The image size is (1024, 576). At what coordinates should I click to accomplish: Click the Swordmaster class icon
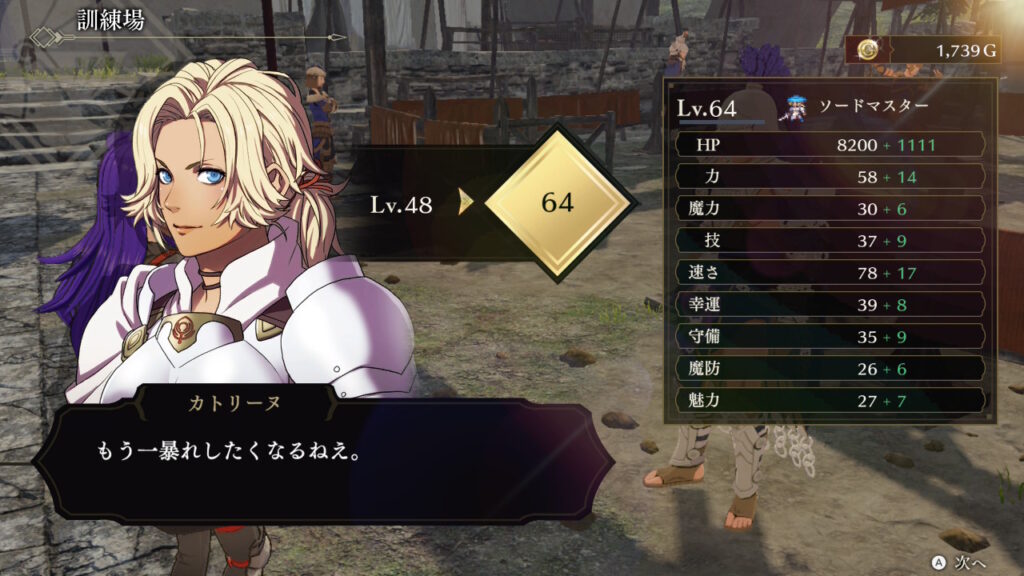(x=797, y=106)
